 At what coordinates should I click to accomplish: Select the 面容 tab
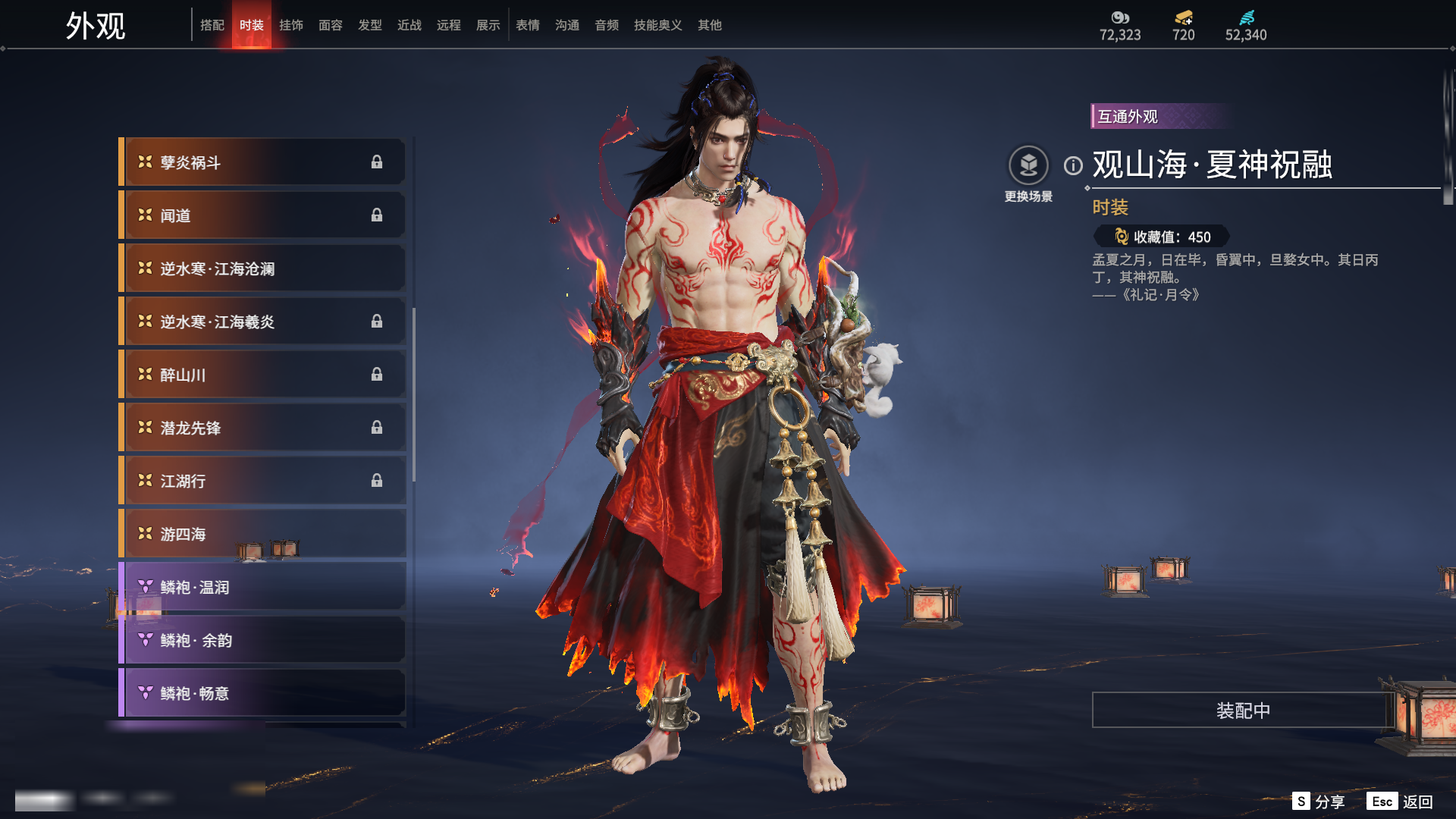[x=330, y=25]
